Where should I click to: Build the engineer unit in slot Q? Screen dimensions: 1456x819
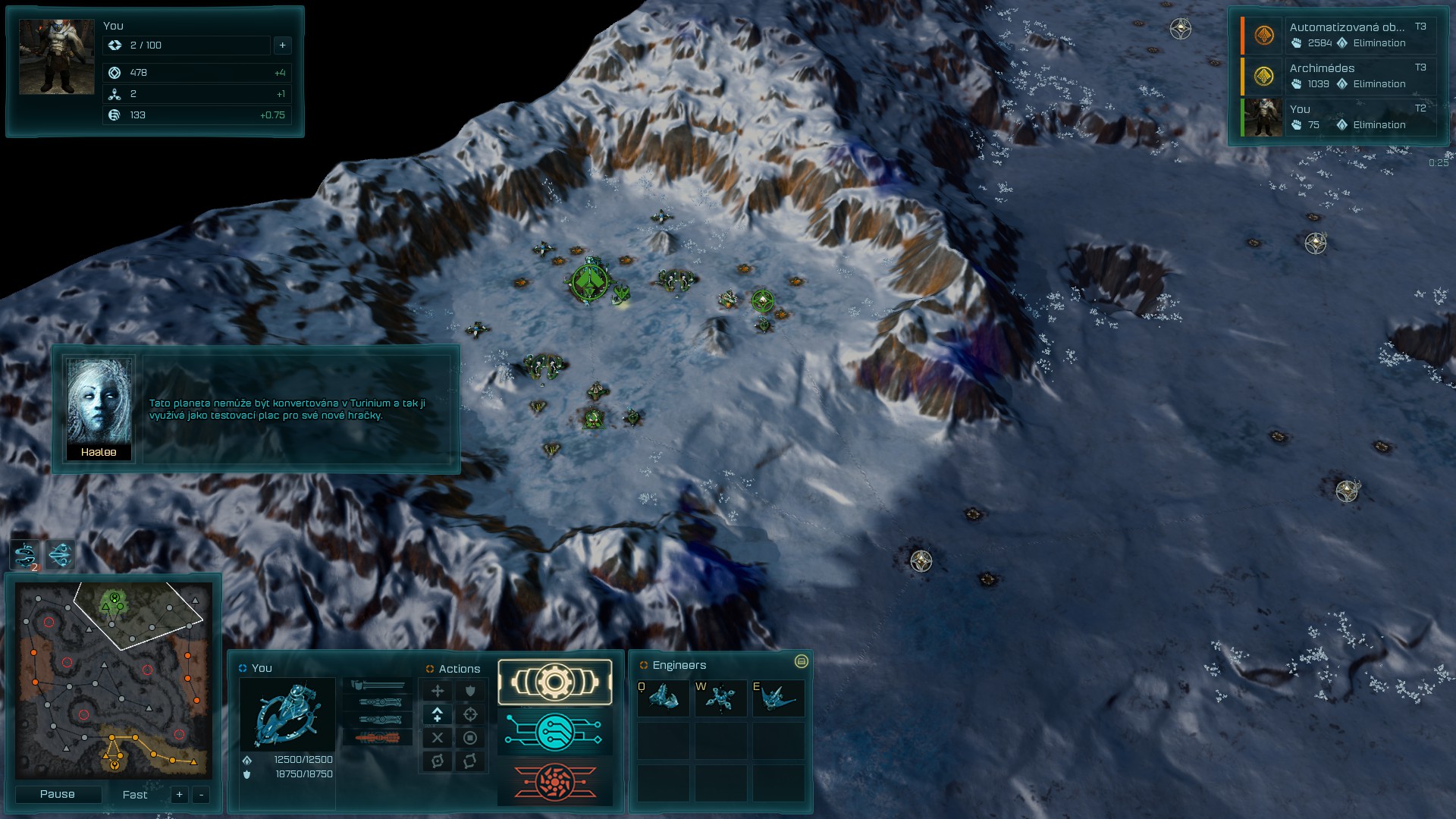pyautogui.click(x=664, y=698)
